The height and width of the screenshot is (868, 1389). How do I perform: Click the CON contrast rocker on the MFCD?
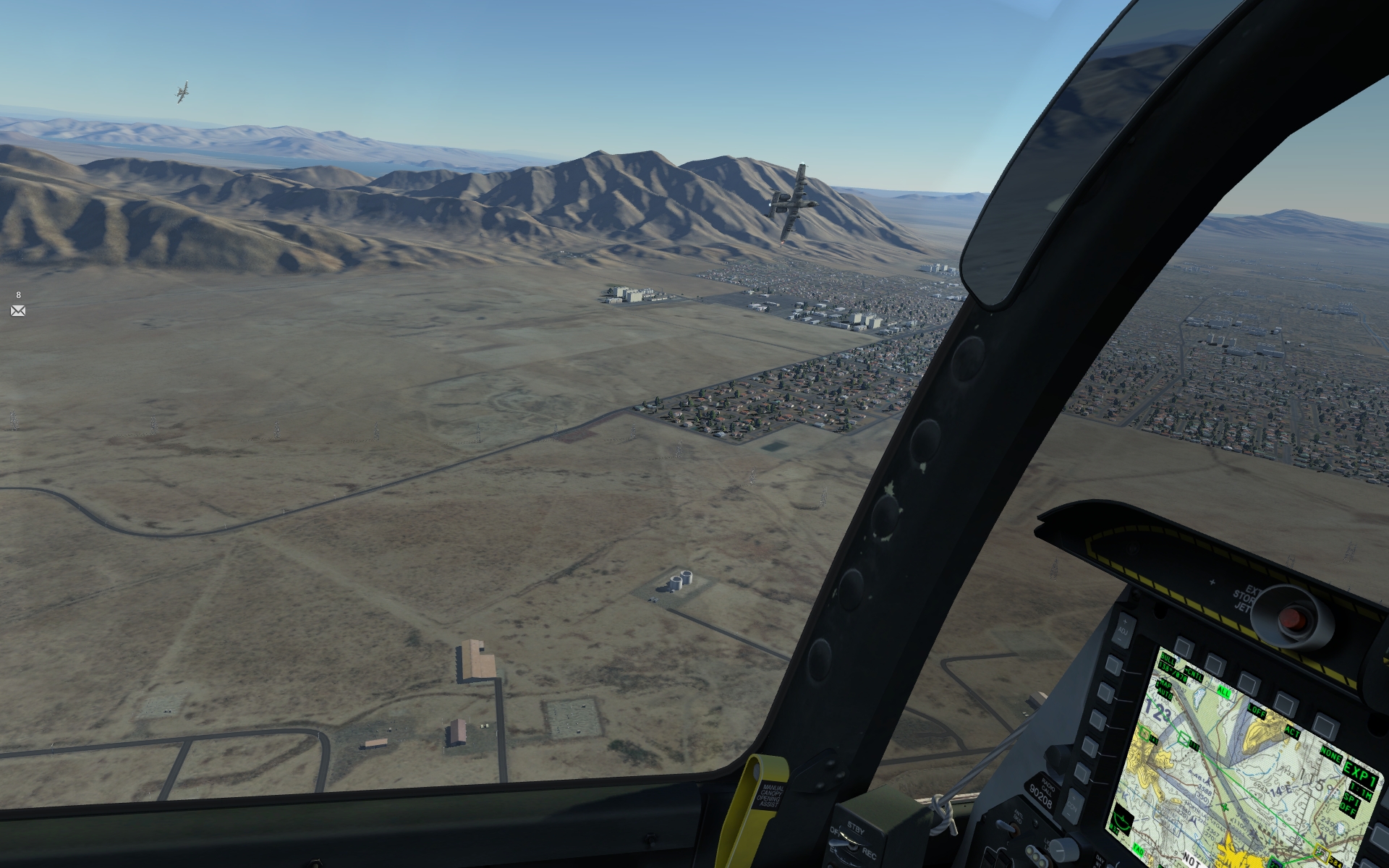[1072, 806]
